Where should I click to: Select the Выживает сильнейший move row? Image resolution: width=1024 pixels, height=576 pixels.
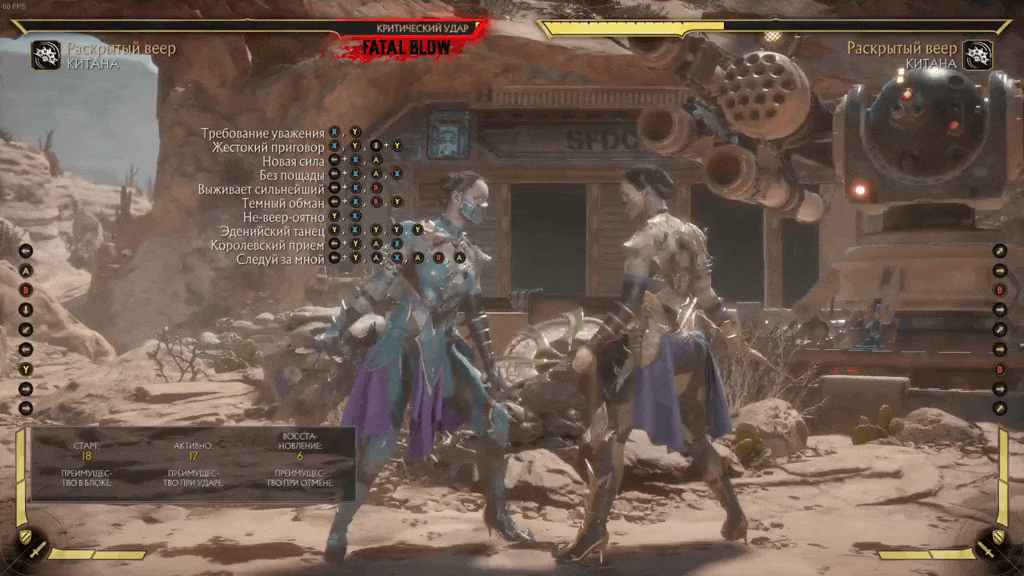261,189
